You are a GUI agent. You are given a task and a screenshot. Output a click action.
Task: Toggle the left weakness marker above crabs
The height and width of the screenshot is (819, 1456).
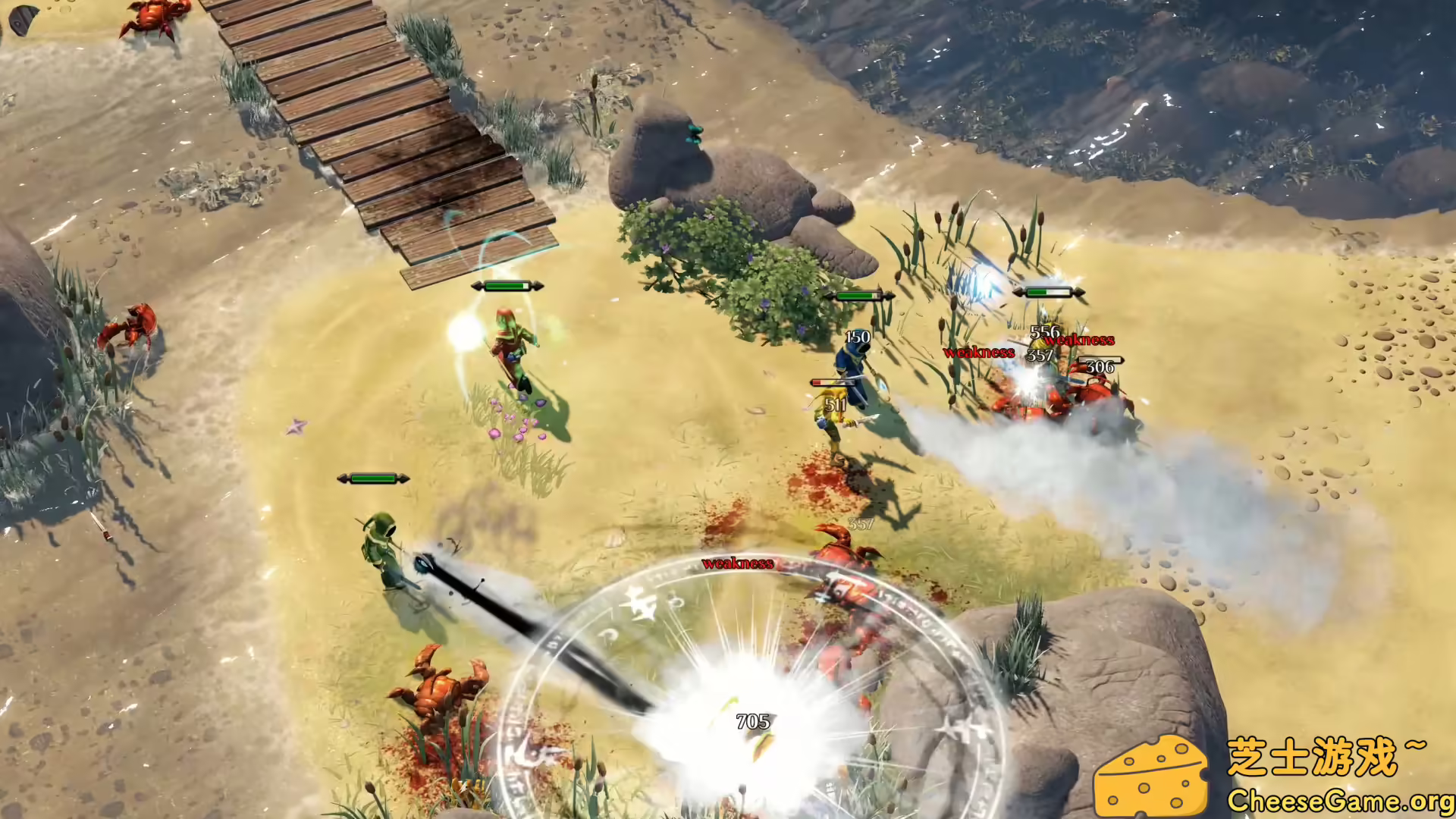(978, 352)
